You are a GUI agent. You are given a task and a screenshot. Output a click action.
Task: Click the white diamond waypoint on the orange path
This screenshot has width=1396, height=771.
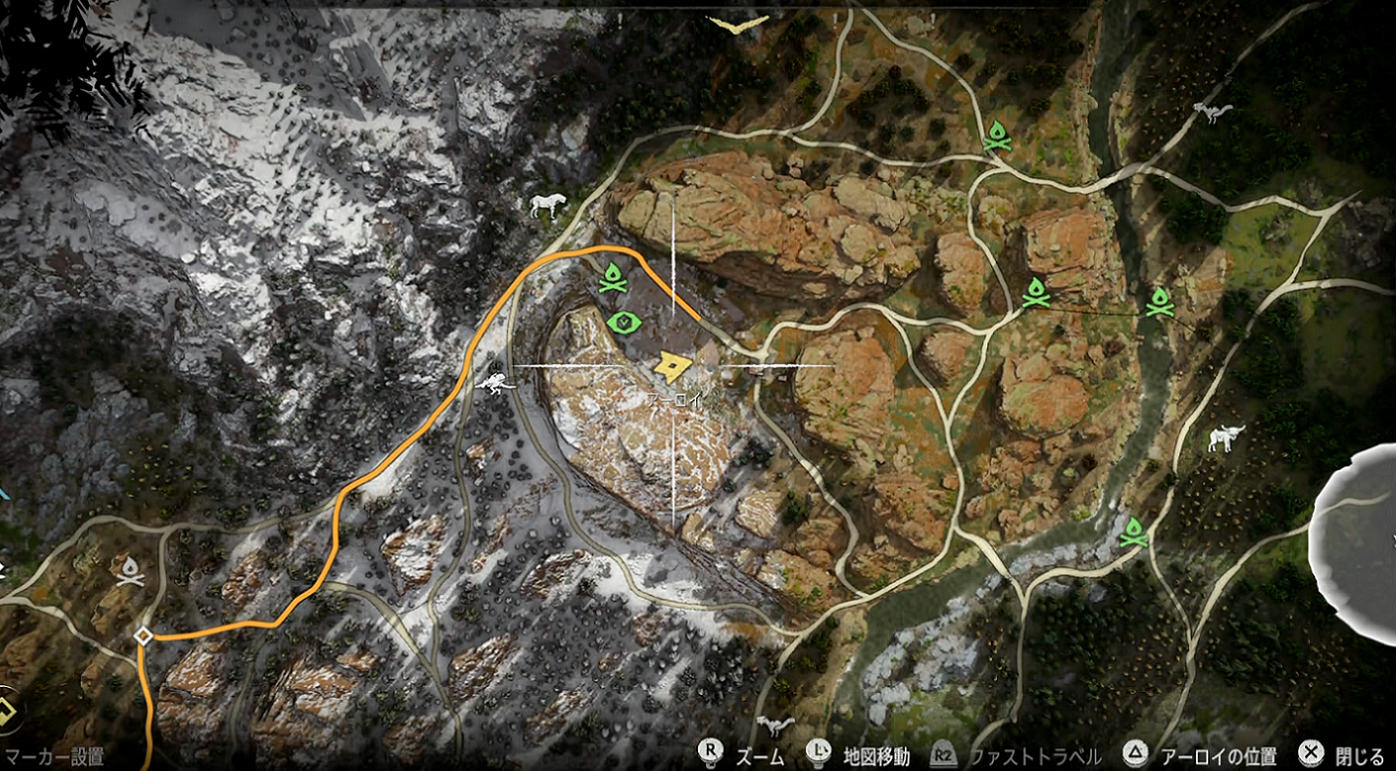tap(143, 636)
